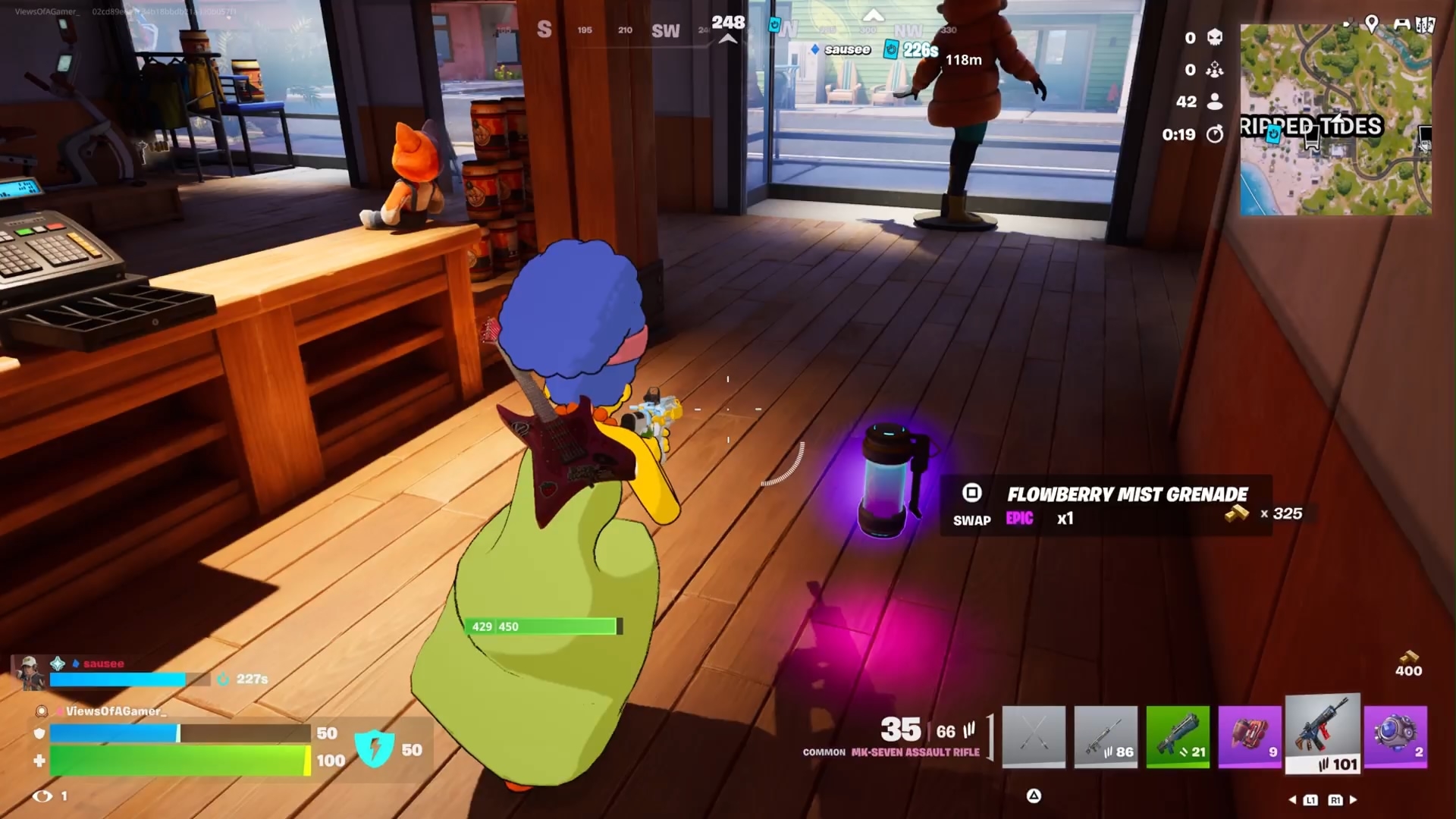Viewport: 1456px width, 819px height.
Task: Select the equipped assault rifle slot showing 101
Action: pyautogui.click(x=1323, y=734)
